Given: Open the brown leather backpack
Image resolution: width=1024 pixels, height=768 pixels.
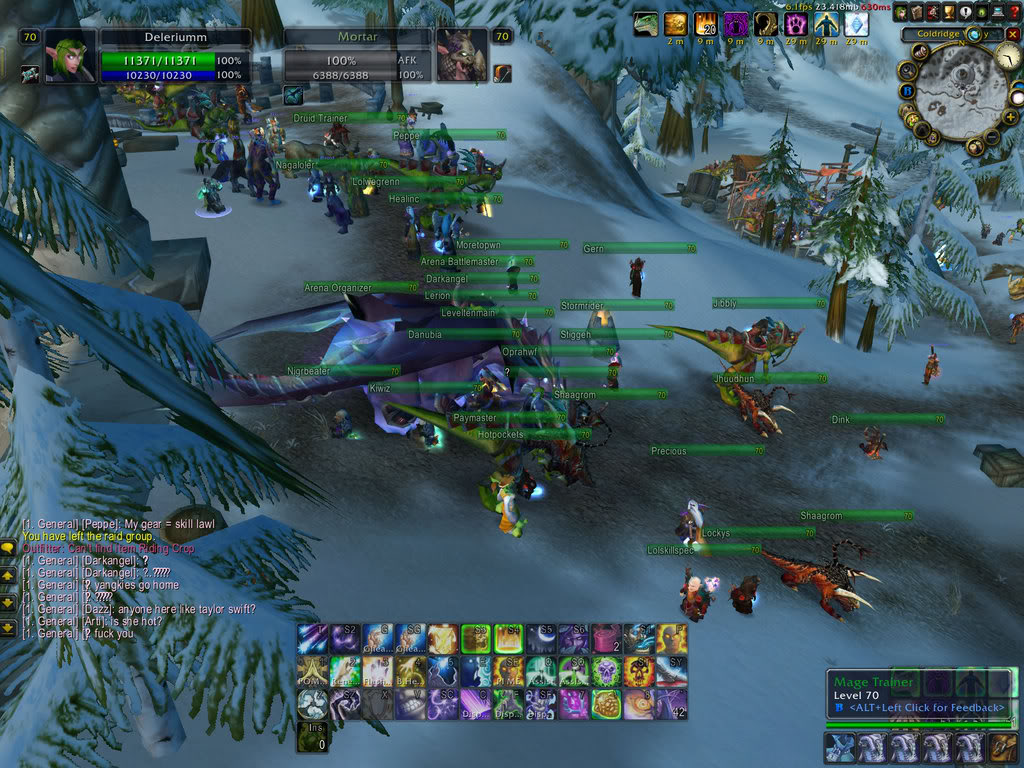Looking at the screenshot, I should click(x=1003, y=747).
